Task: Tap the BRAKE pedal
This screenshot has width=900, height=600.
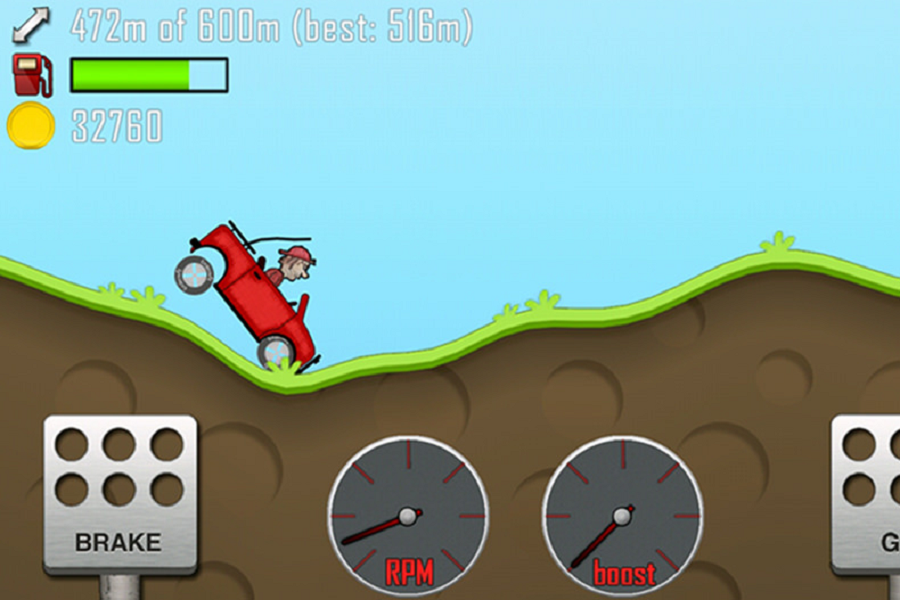Action: point(119,493)
